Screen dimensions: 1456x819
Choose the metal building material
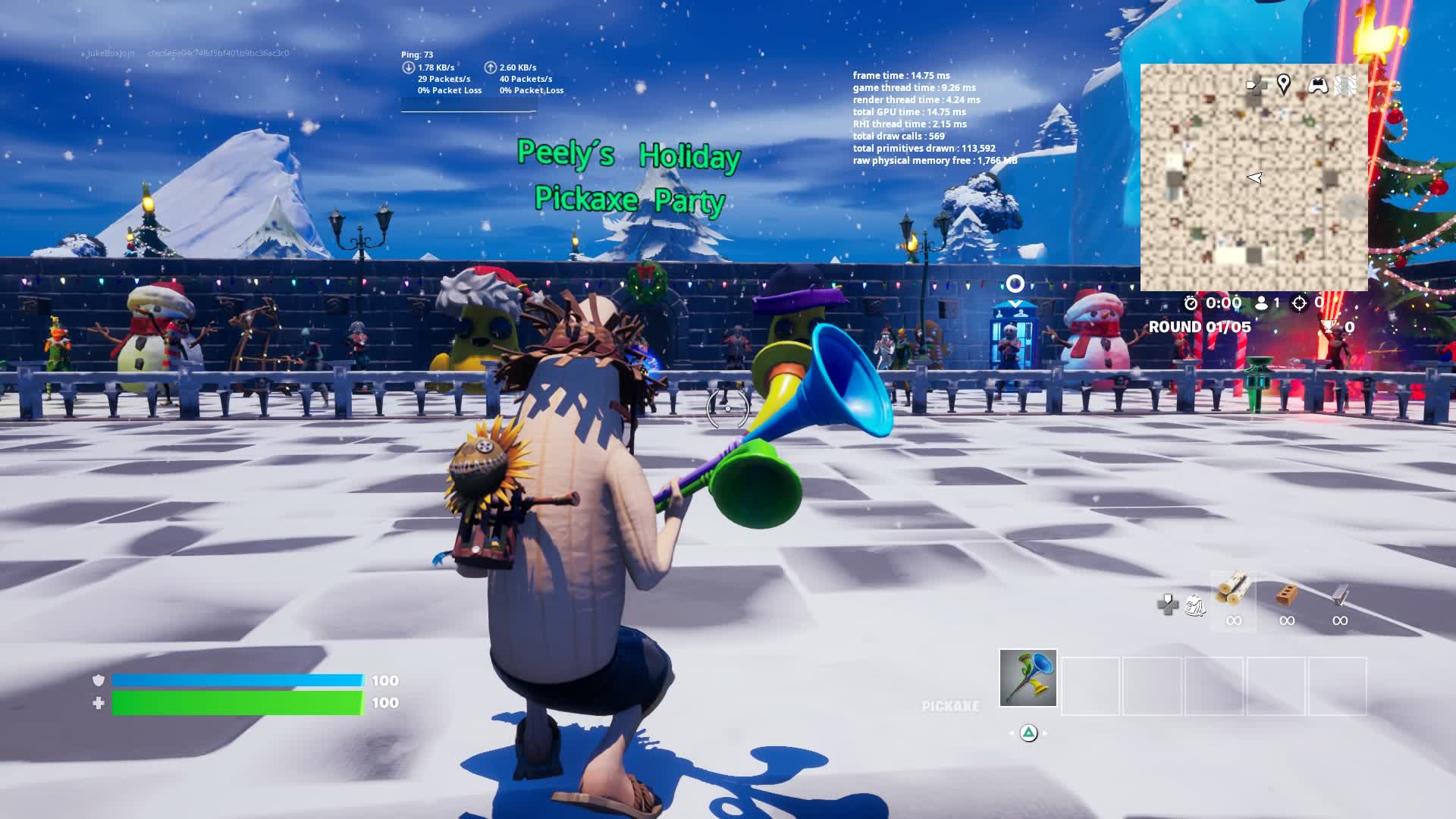coord(1340,595)
